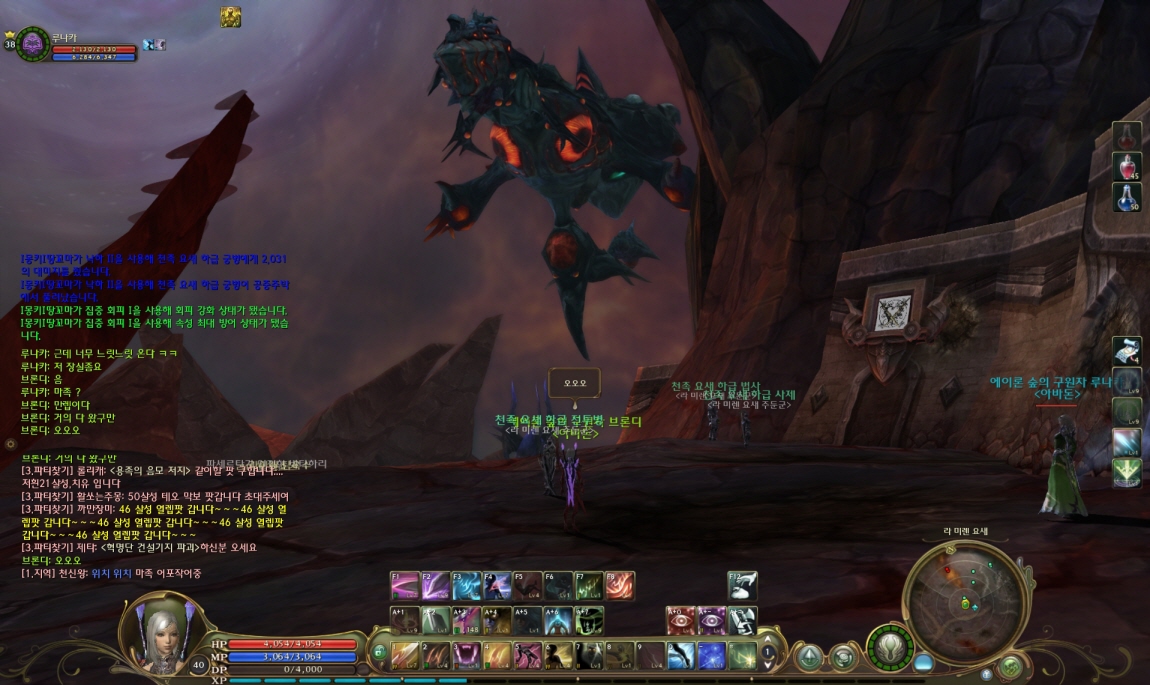Drink the blue mana potion with count 50
Image resolution: width=1150 pixels, height=685 pixels.
coord(1127,197)
